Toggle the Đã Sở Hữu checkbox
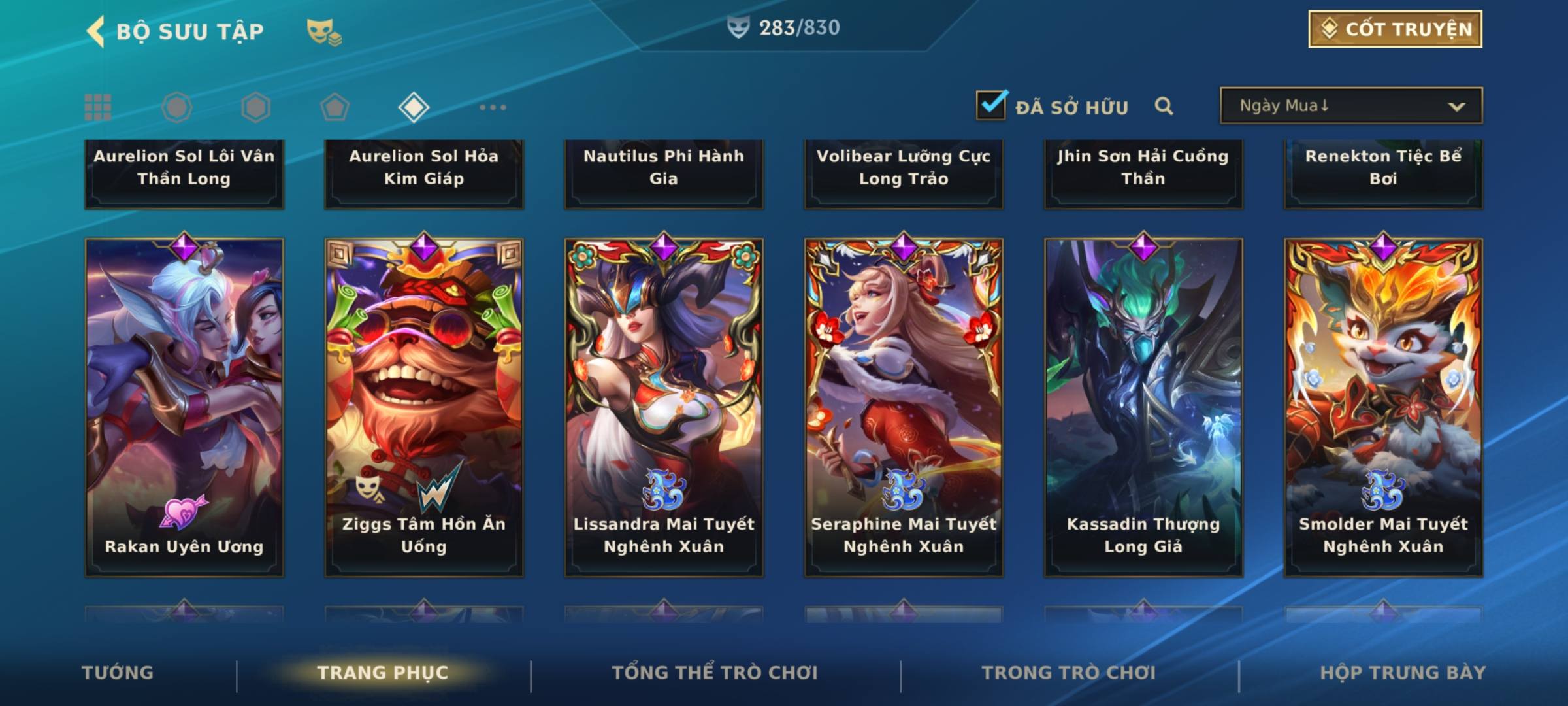 point(991,105)
